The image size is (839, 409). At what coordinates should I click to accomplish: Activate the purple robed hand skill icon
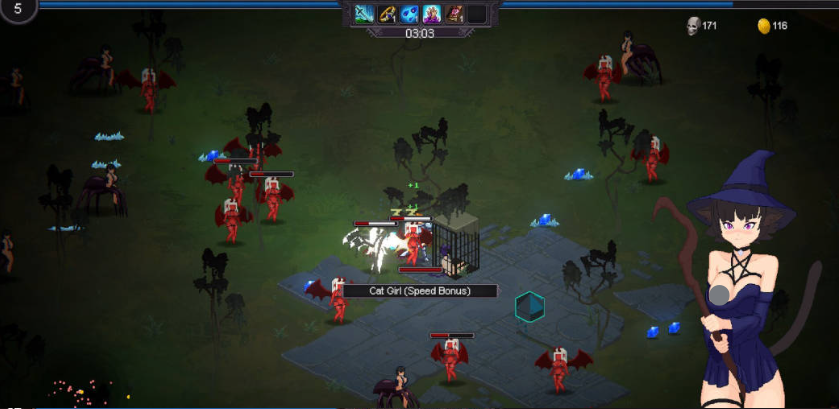point(432,14)
